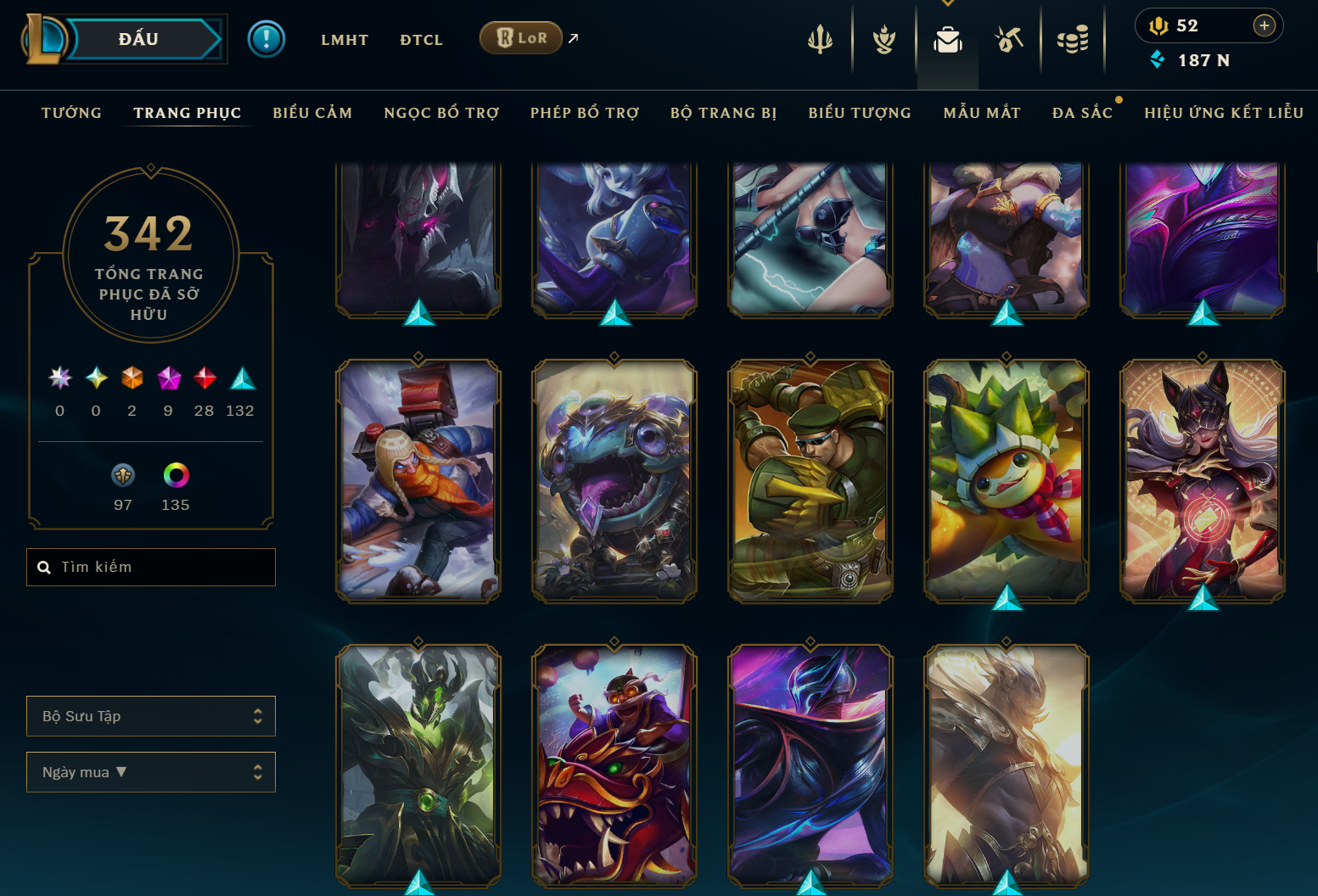Screen dimensions: 1318x896
Task: Select the green soldier skin card
Action: pyautogui.click(x=810, y=481)
